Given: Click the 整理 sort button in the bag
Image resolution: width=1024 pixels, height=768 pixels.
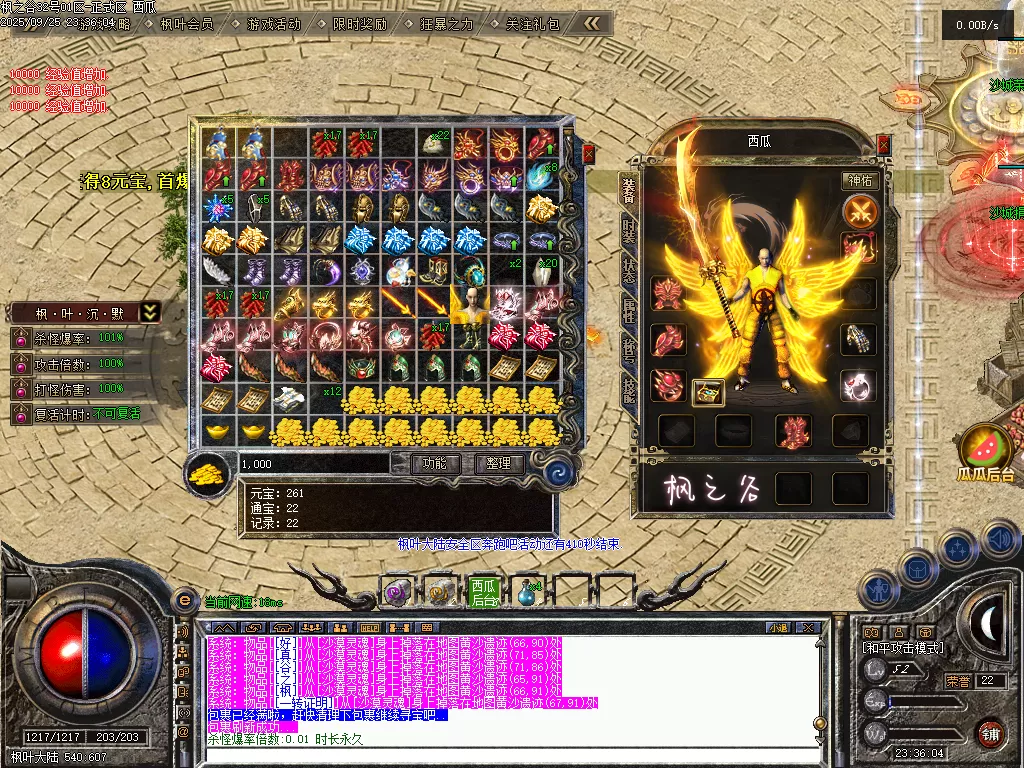Looking at the screenshot, I should click(498, 464).
